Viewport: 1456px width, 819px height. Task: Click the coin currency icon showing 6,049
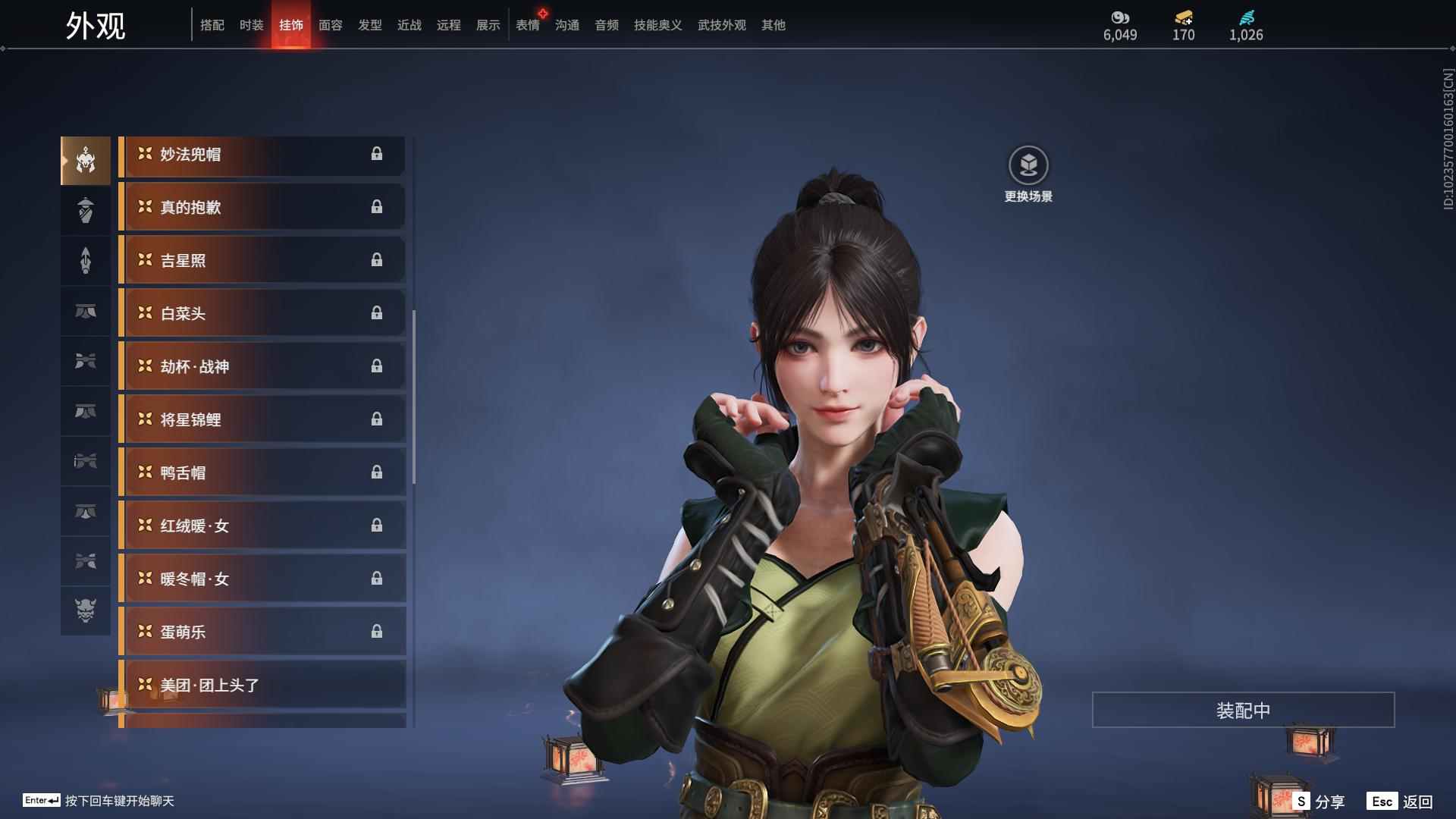click(x=1120, y=17)
